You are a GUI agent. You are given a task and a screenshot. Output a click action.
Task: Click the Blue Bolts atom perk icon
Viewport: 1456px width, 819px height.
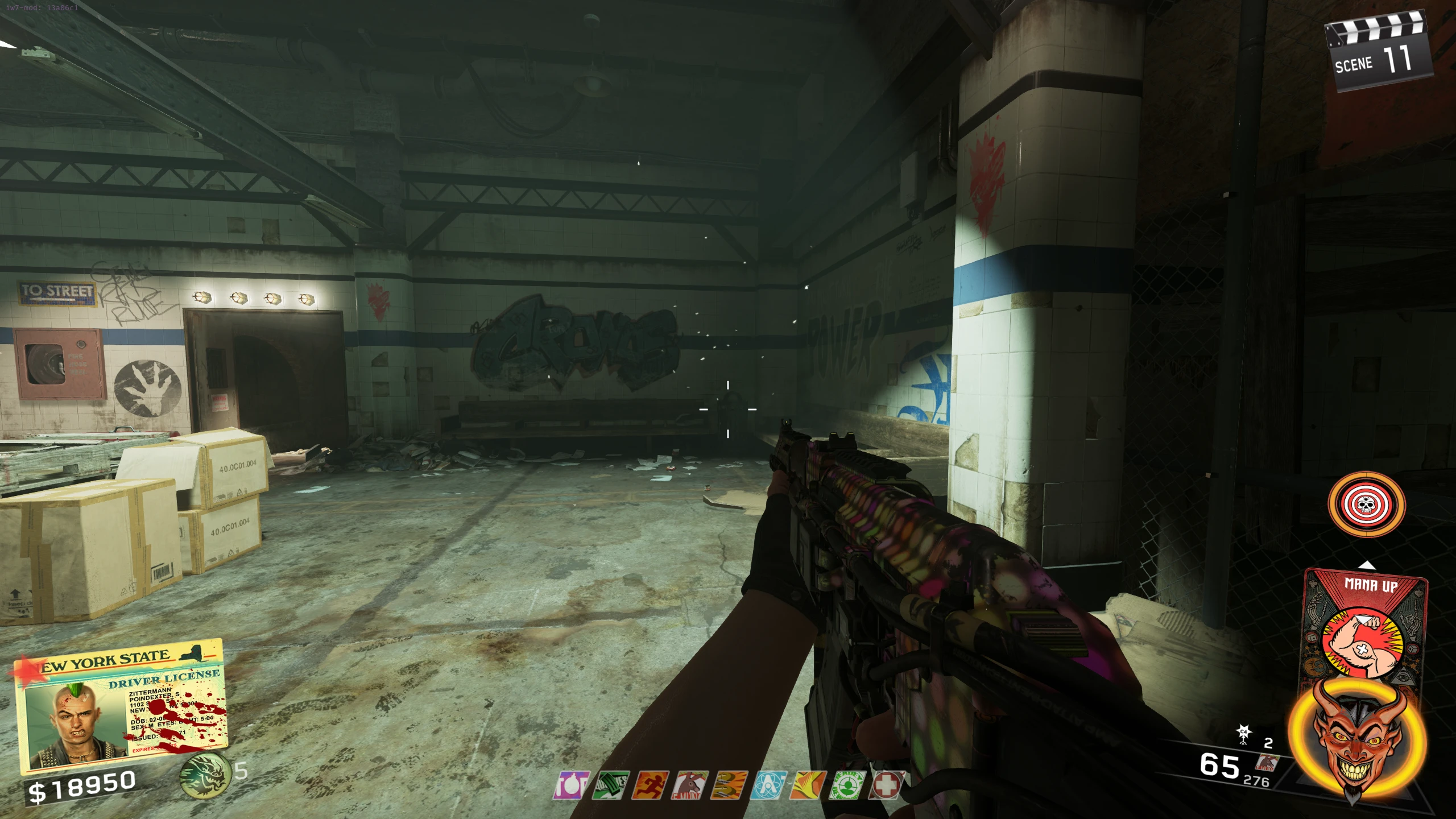768,785
